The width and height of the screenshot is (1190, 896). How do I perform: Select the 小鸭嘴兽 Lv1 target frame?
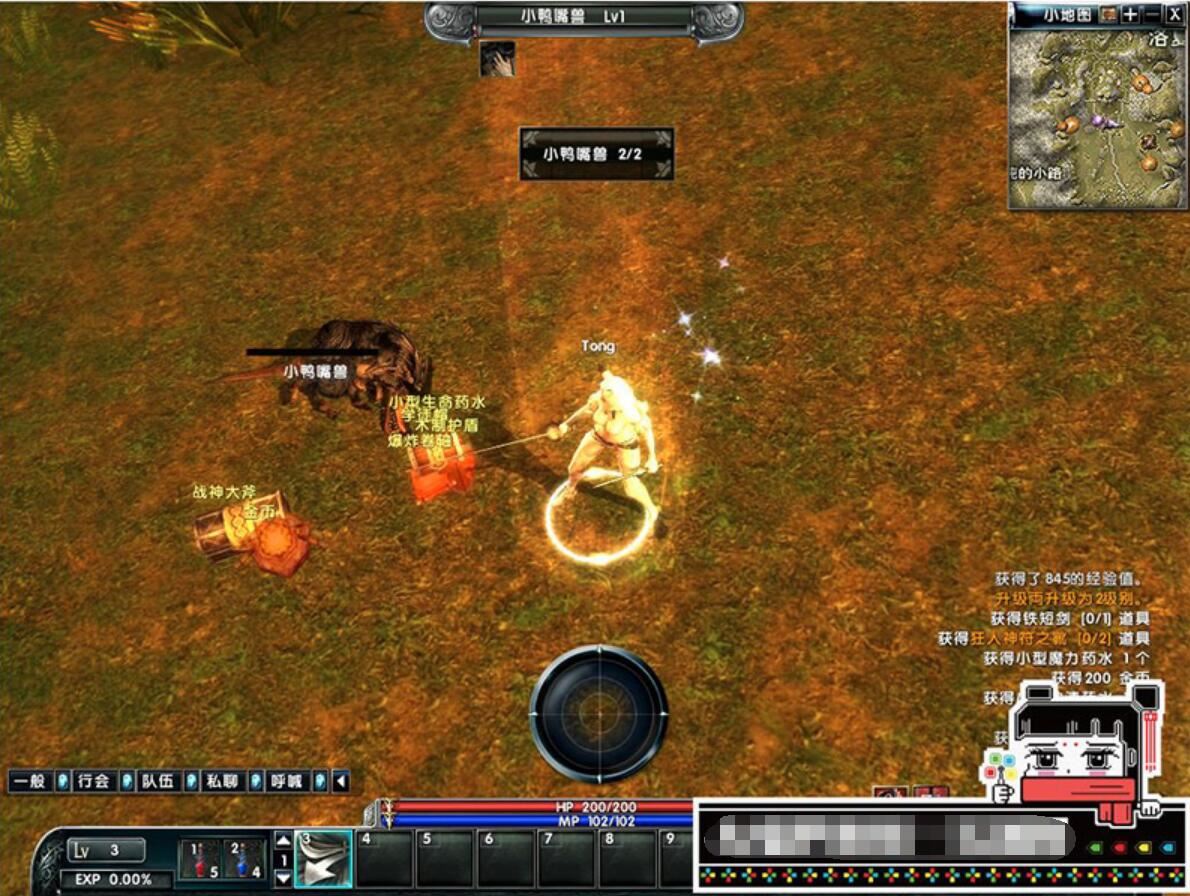584,19
